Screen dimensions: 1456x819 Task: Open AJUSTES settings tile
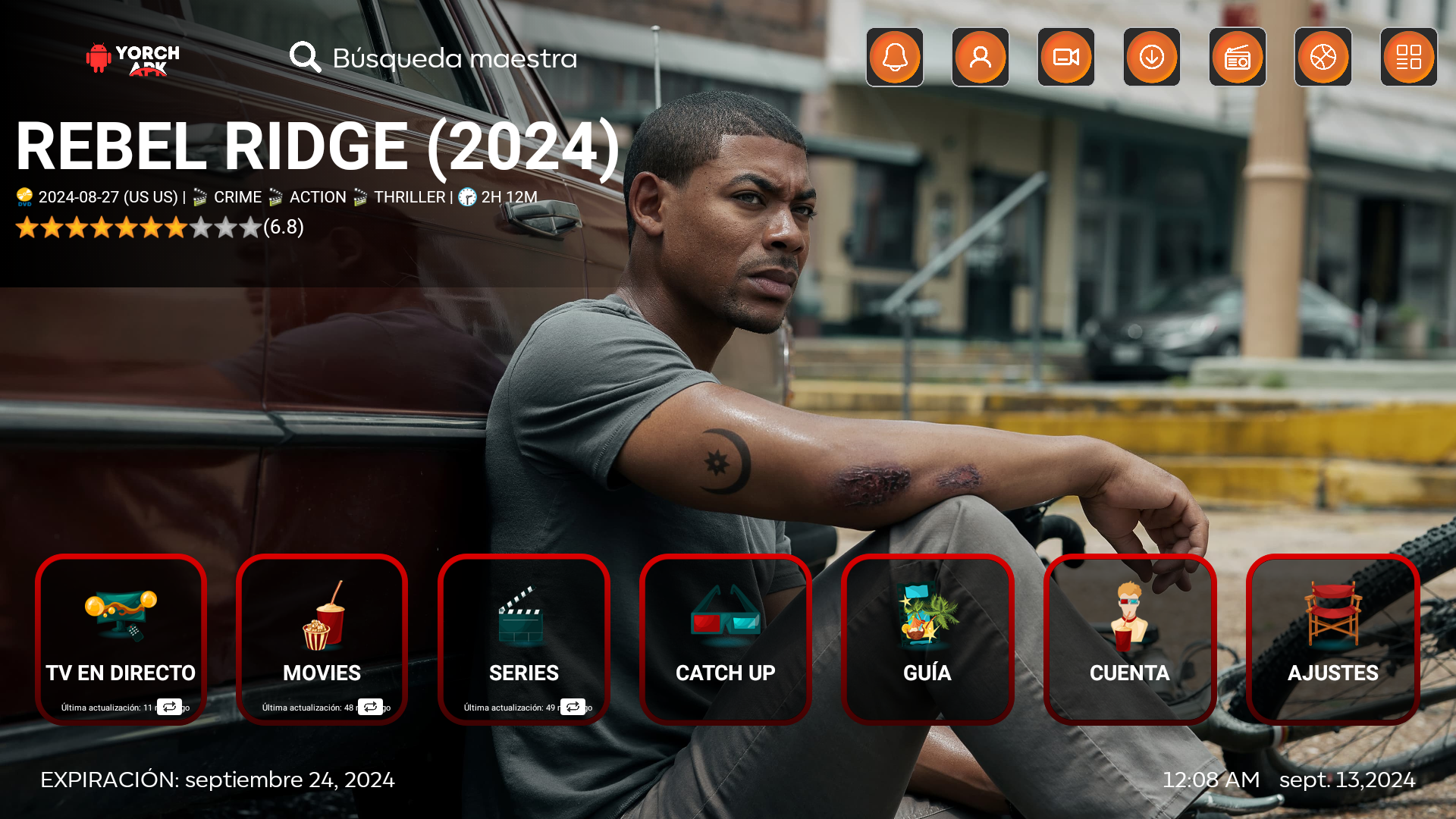point(1333,639)
